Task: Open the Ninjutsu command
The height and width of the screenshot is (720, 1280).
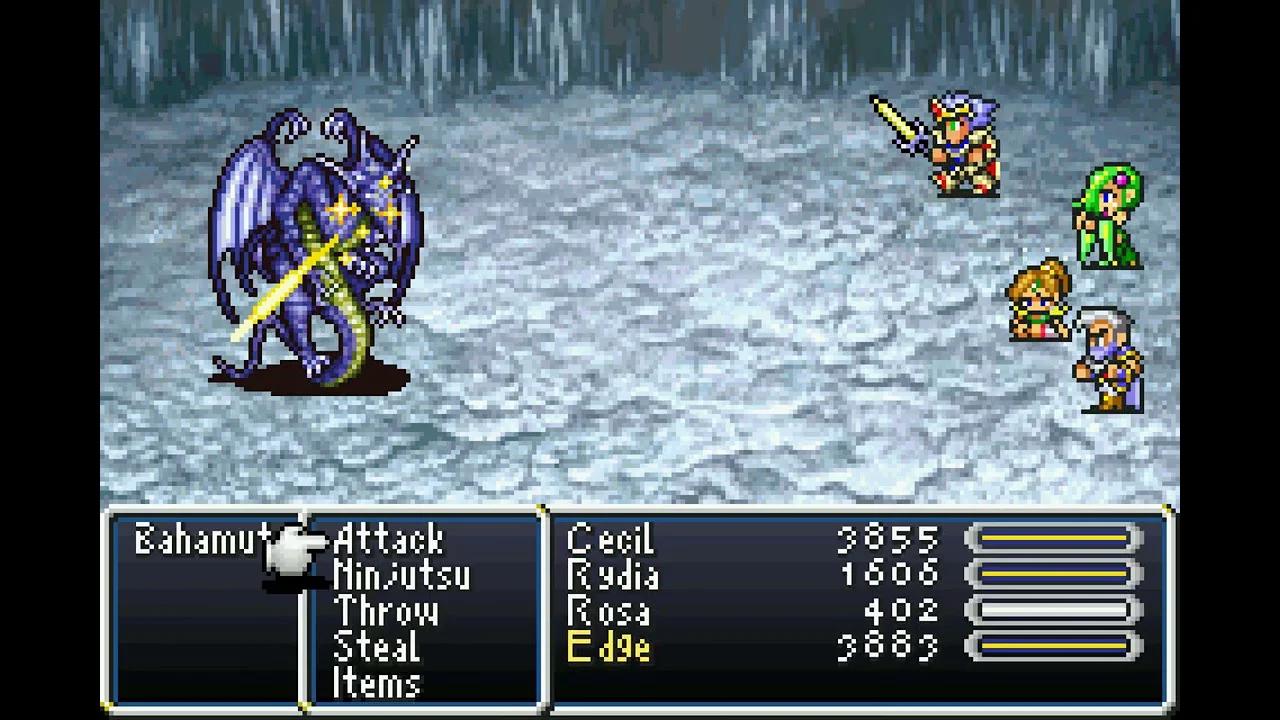Action: pyautogui.click(x=400, y=576)
